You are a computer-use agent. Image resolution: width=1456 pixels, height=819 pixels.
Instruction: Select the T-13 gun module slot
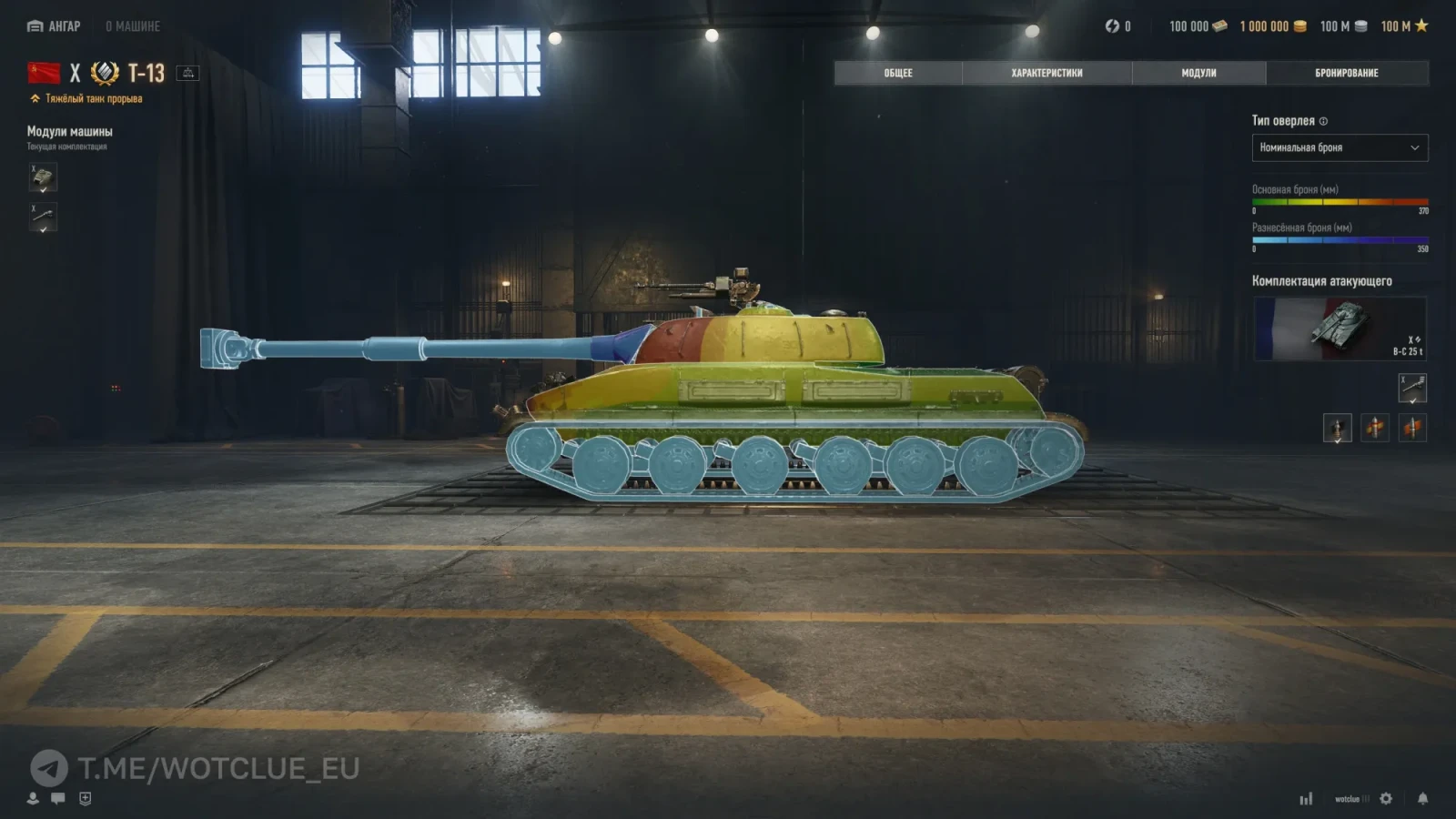[43, 217]
